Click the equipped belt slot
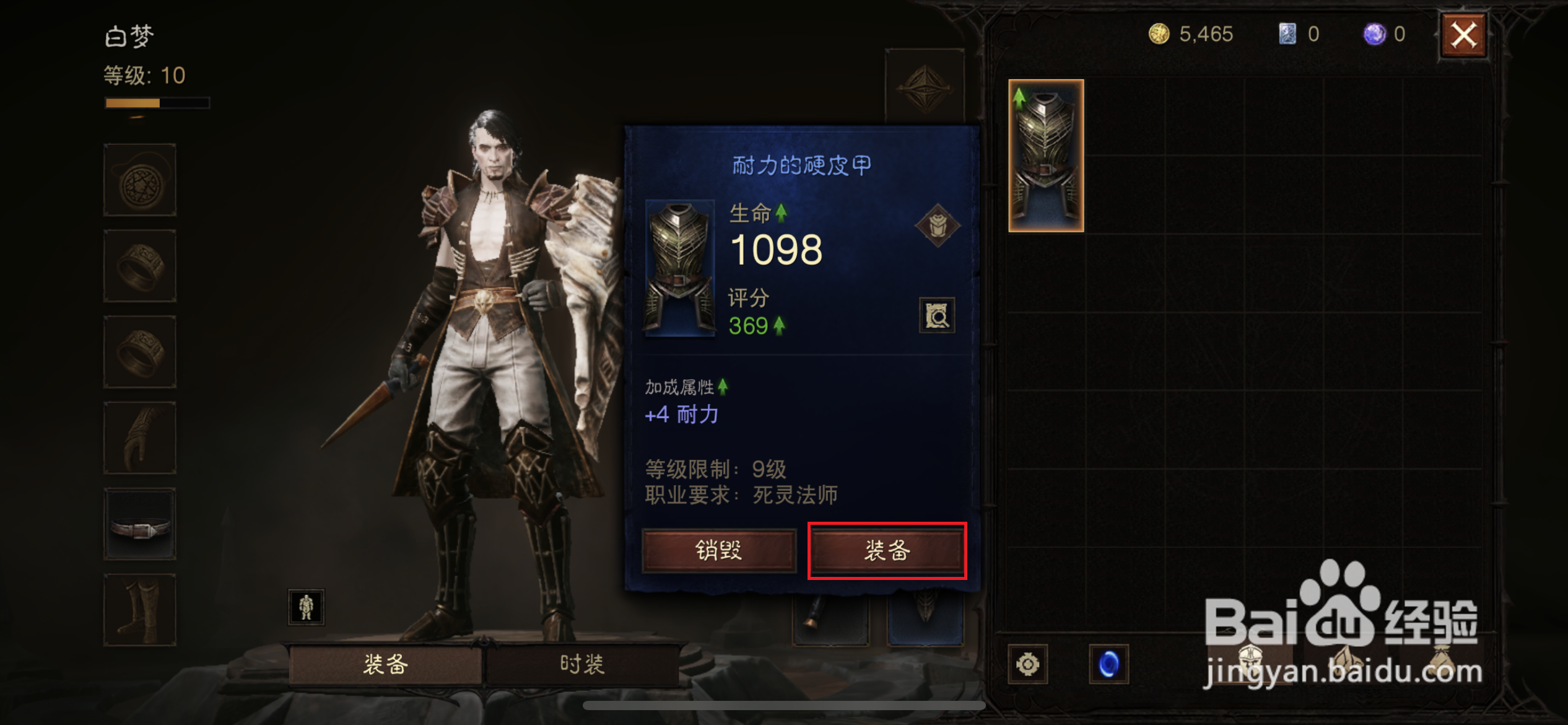This screenshot has width=1568, height=725. pyautogui.click(x=139, y=524)
